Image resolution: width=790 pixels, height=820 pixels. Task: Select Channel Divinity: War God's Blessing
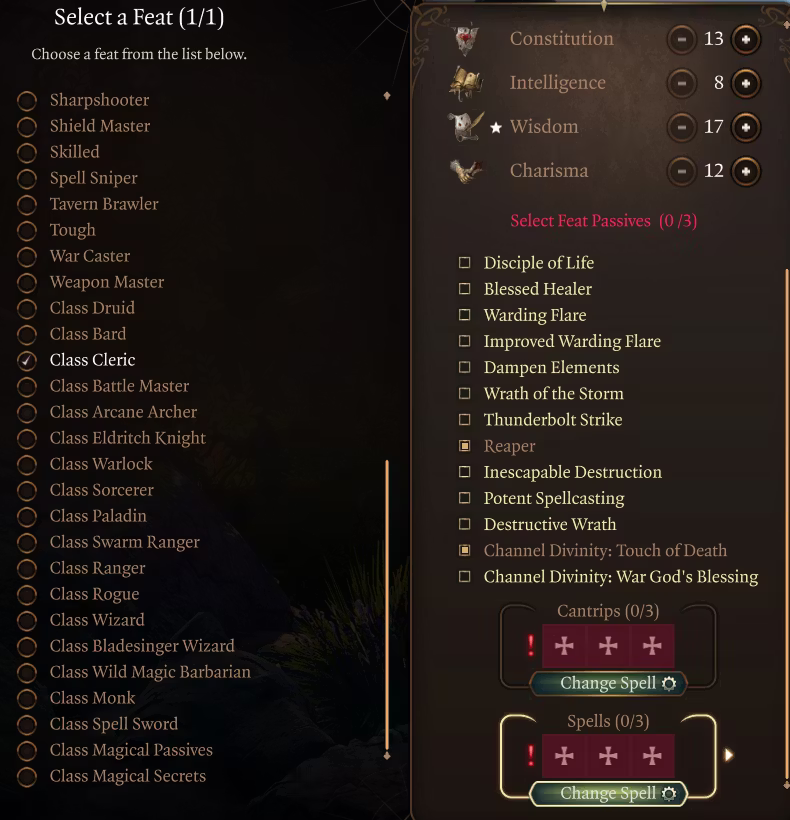tap(465, 577)
